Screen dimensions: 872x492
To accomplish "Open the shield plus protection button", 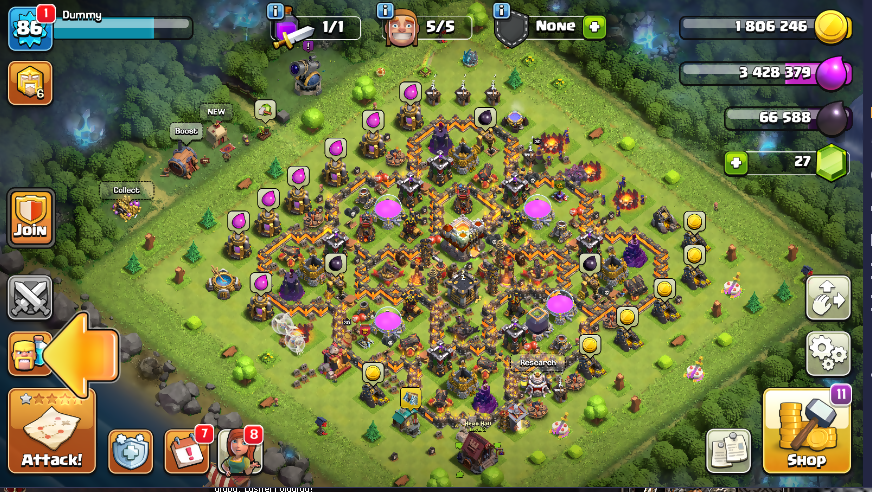I will tap(130, 451).
